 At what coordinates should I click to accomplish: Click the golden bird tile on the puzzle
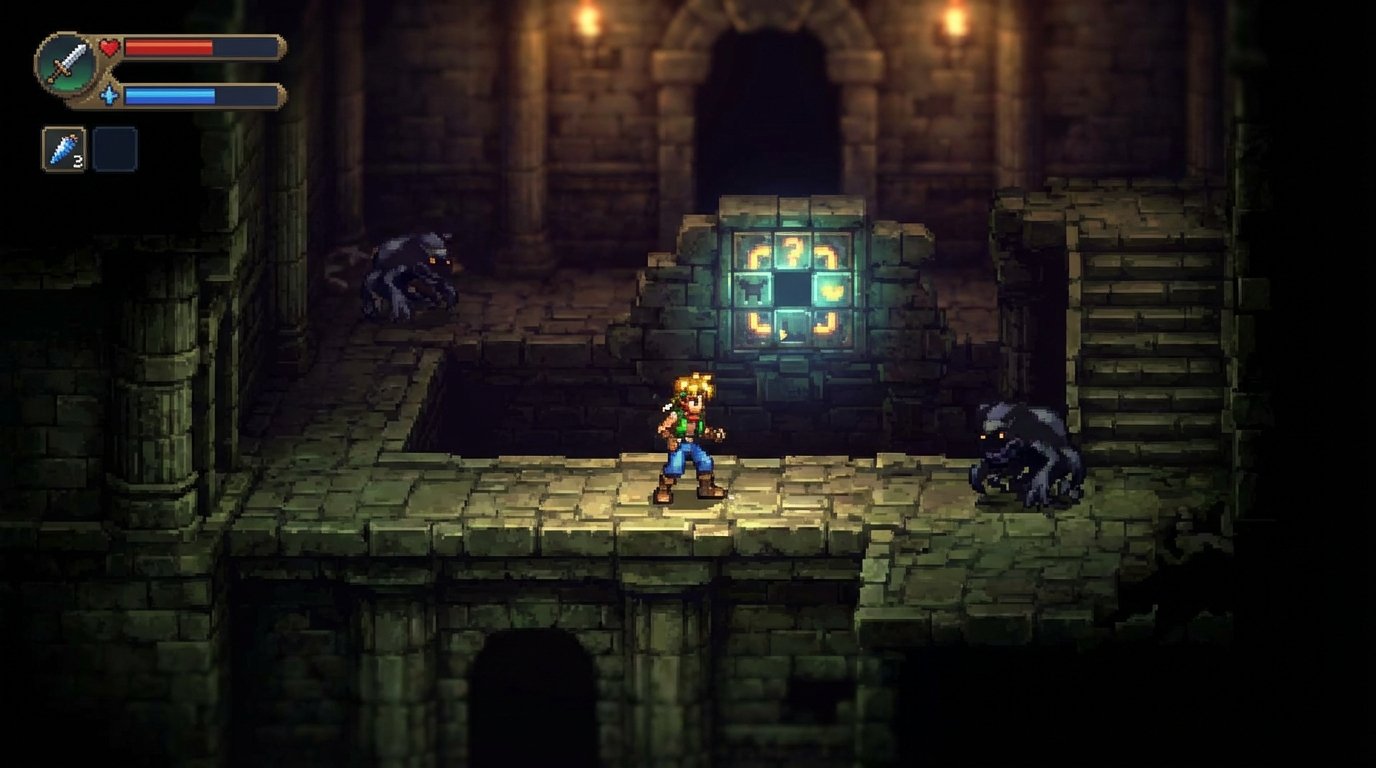click(x=832, y=289)
